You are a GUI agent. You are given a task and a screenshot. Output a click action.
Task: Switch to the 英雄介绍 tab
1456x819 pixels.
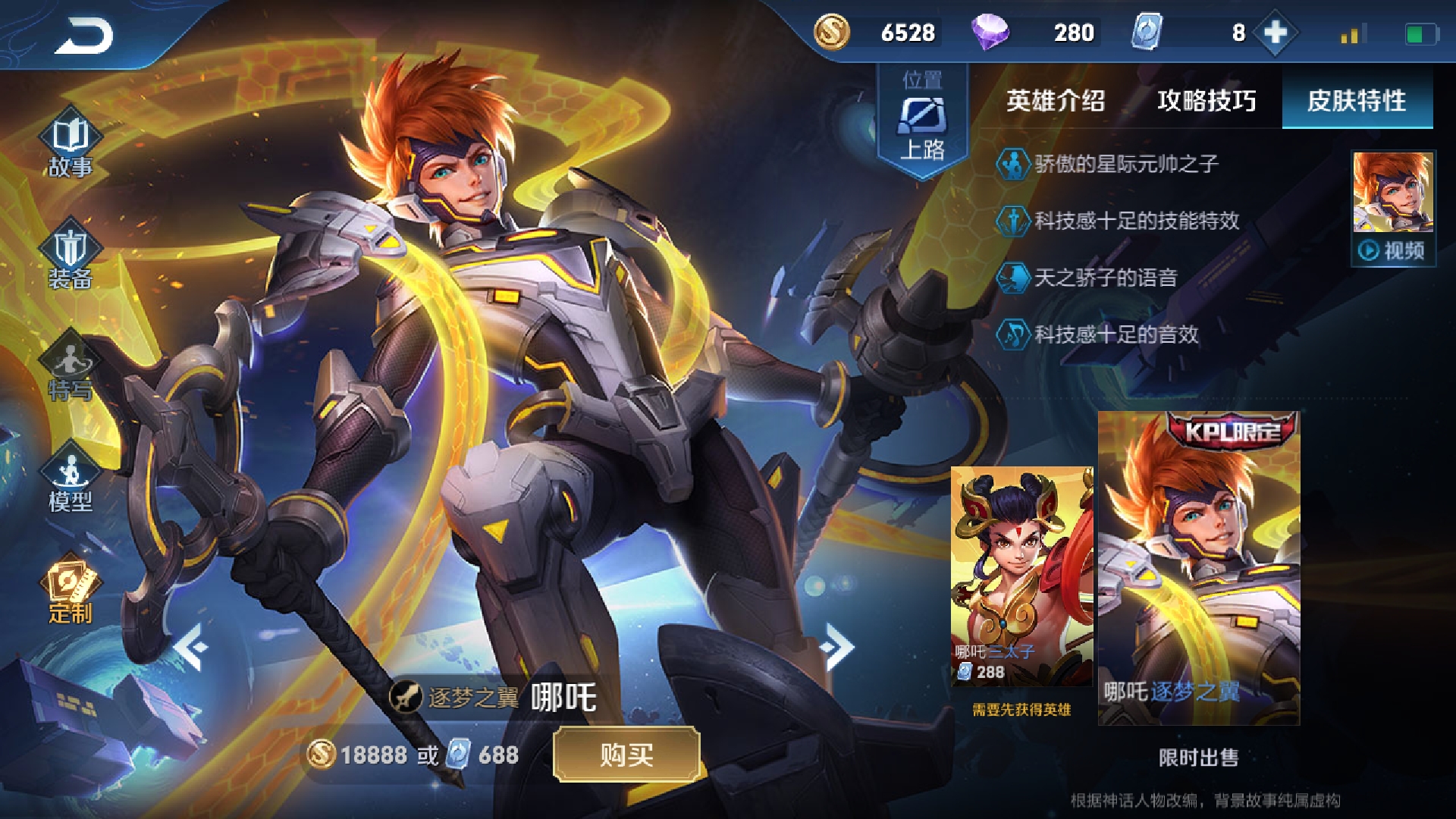(x=1054, y=99)
